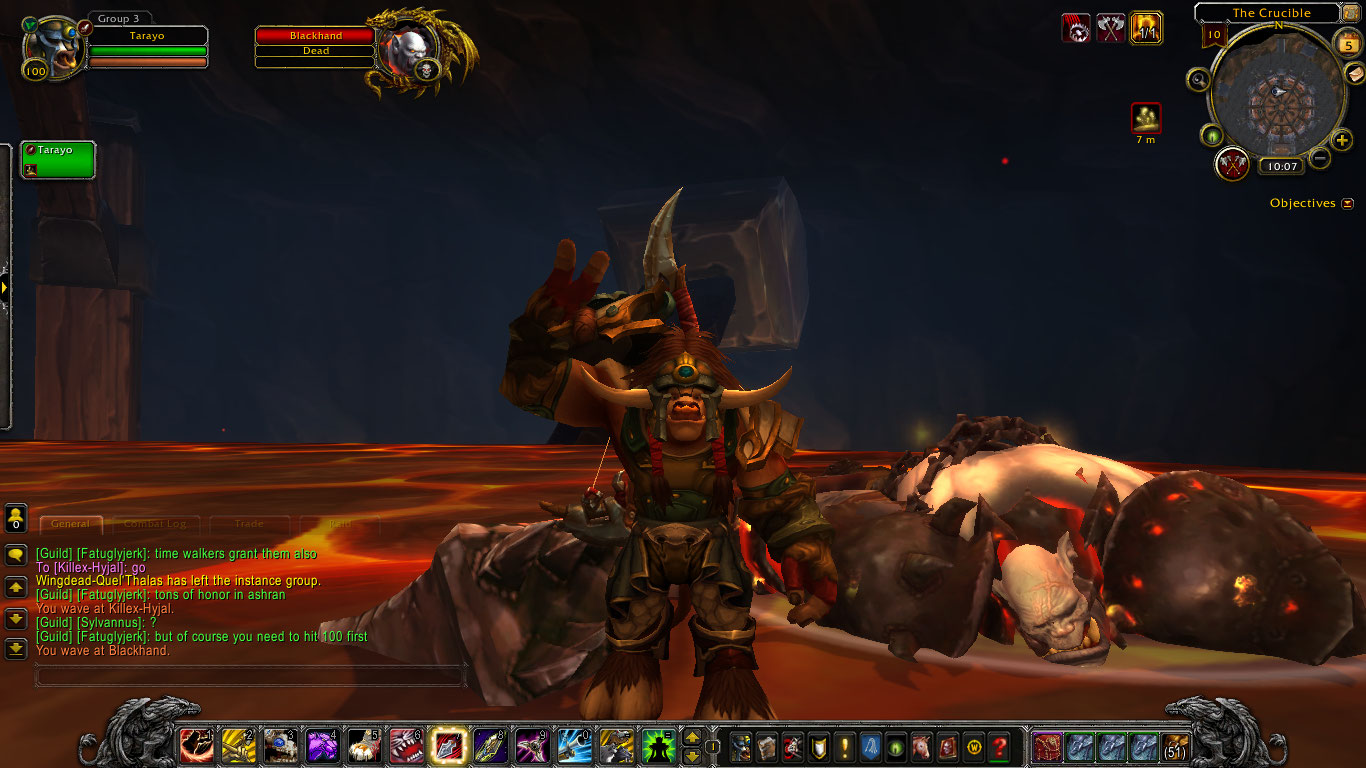Image resolution: width=1366 pixels, height=768 pixels.
Task: Use the green silhouette ability on action bar
Action: click(x=657, y=746)
